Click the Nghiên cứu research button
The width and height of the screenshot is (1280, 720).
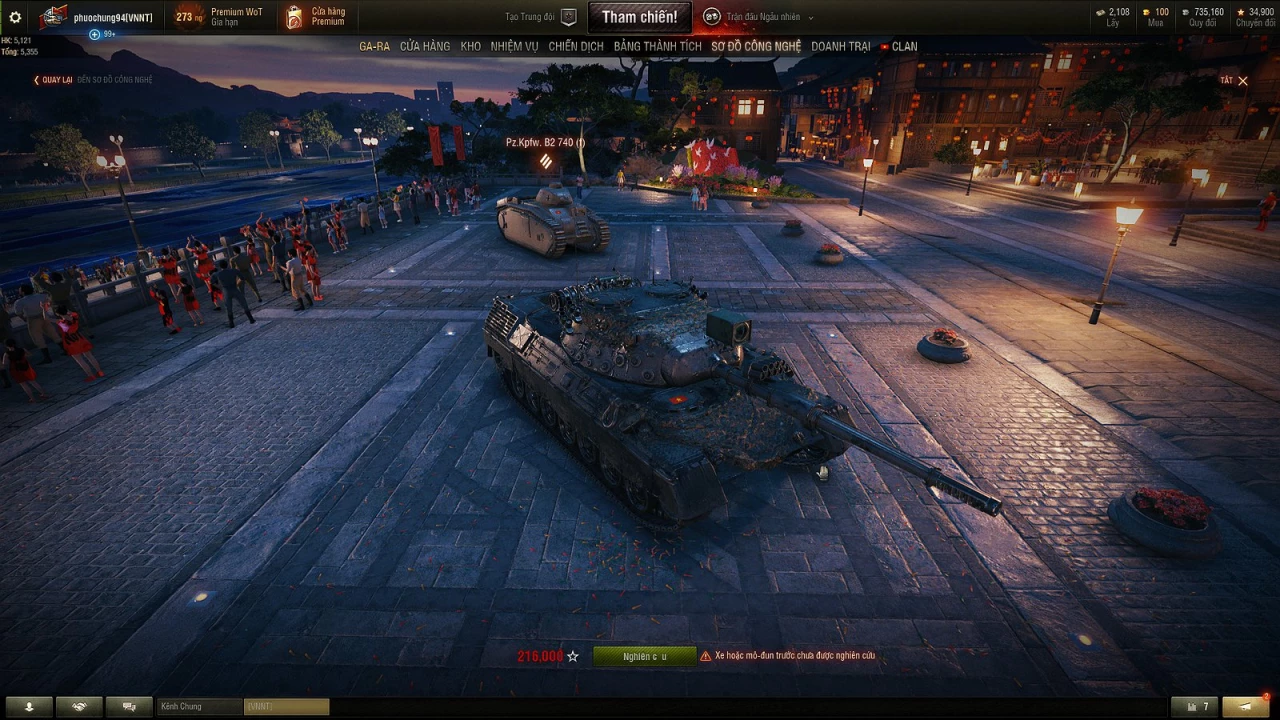pos(645,657)
